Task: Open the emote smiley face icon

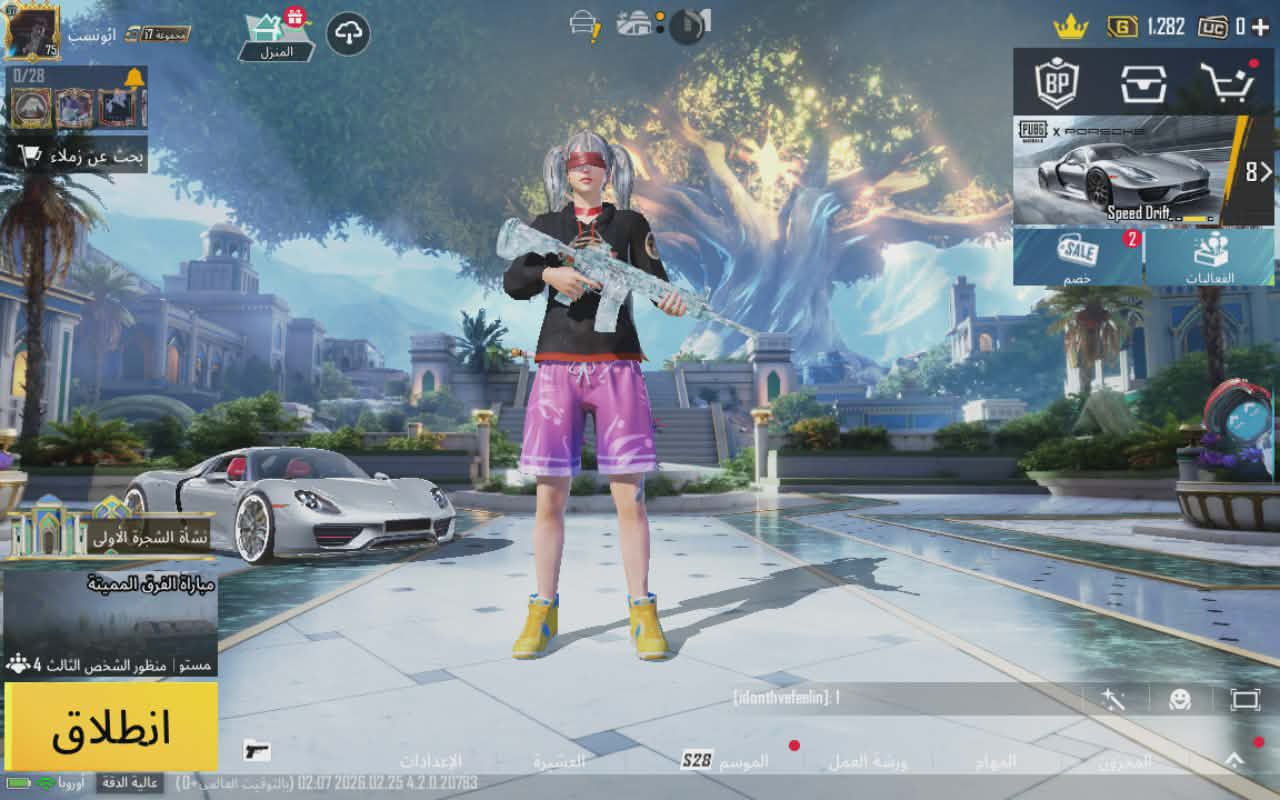Action: (1180, 699)
